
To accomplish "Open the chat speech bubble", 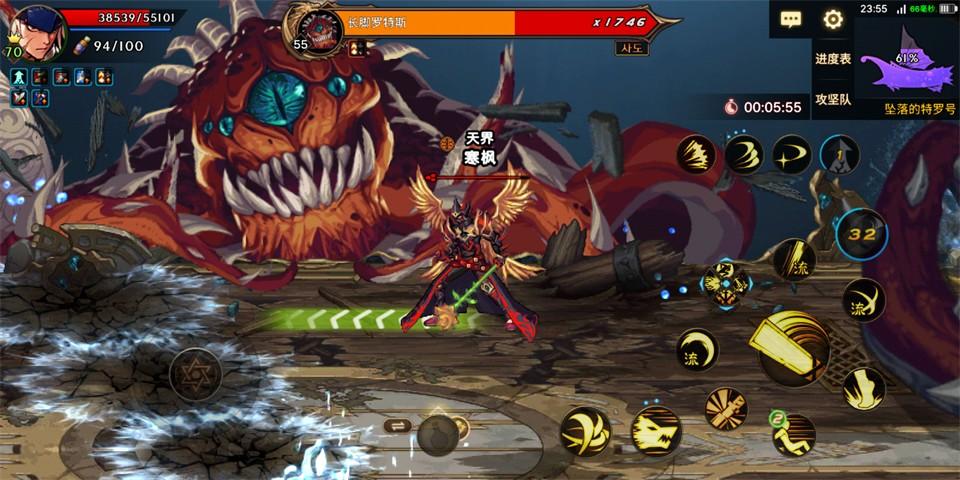I will (x=791, y=19).
